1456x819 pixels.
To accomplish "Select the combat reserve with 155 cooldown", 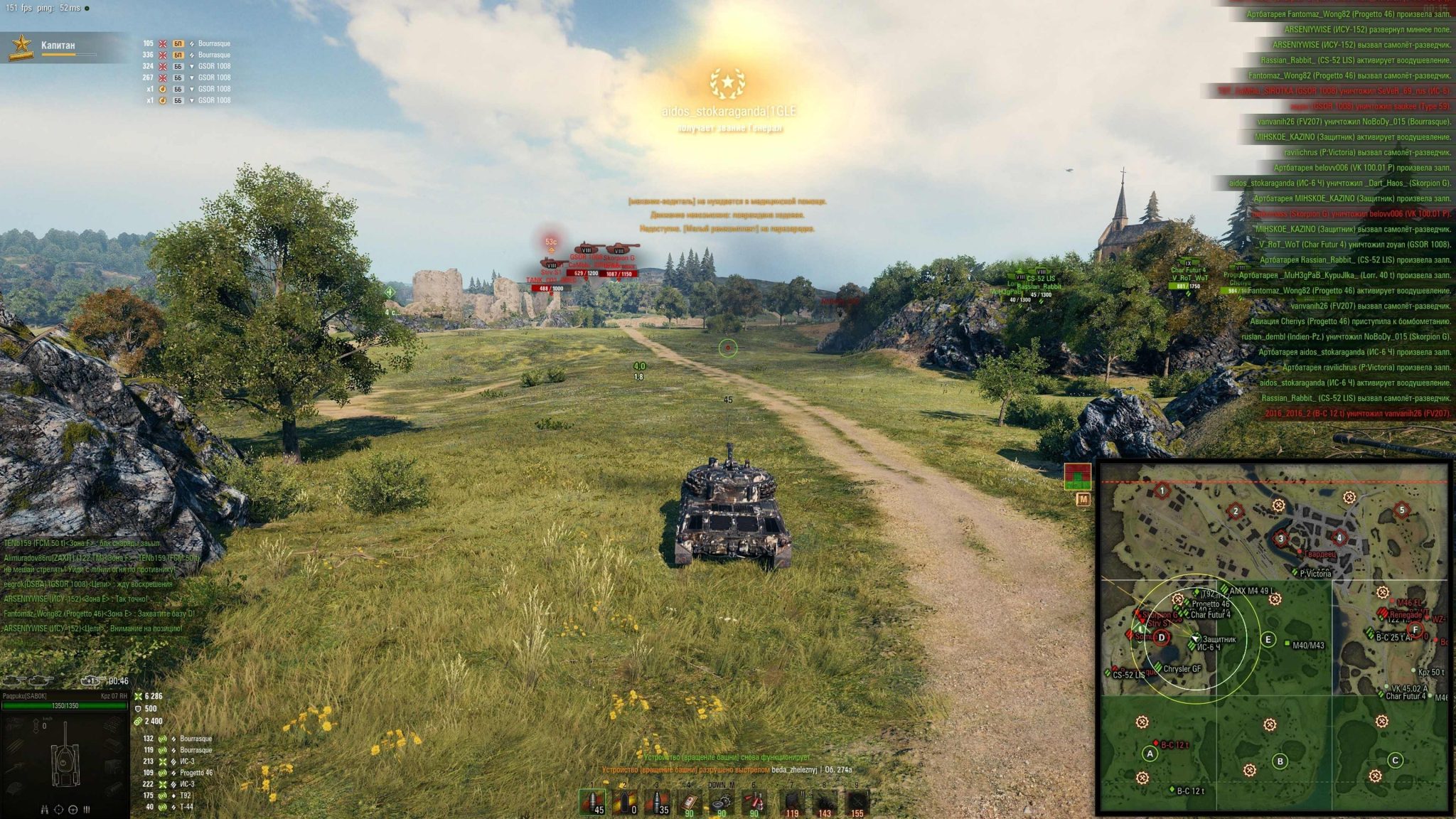I will pyautogui.click(x=857, y=803).
